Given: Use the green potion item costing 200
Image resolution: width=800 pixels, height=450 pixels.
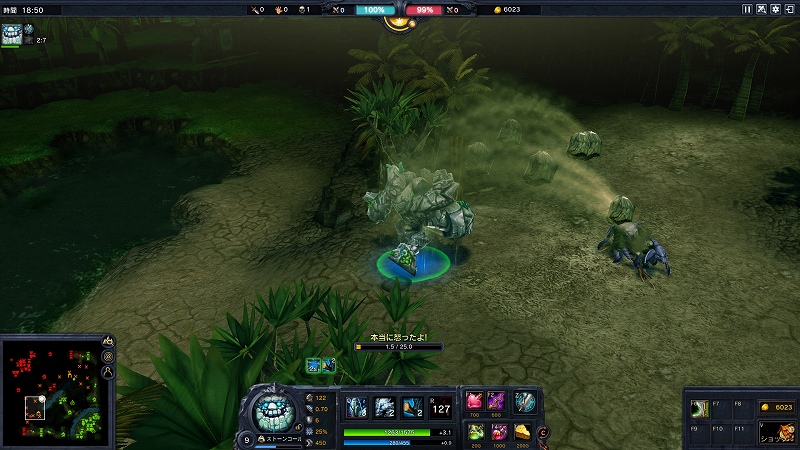Looking at the screenshot, I should pyautogui.click(x=475, y=432).
